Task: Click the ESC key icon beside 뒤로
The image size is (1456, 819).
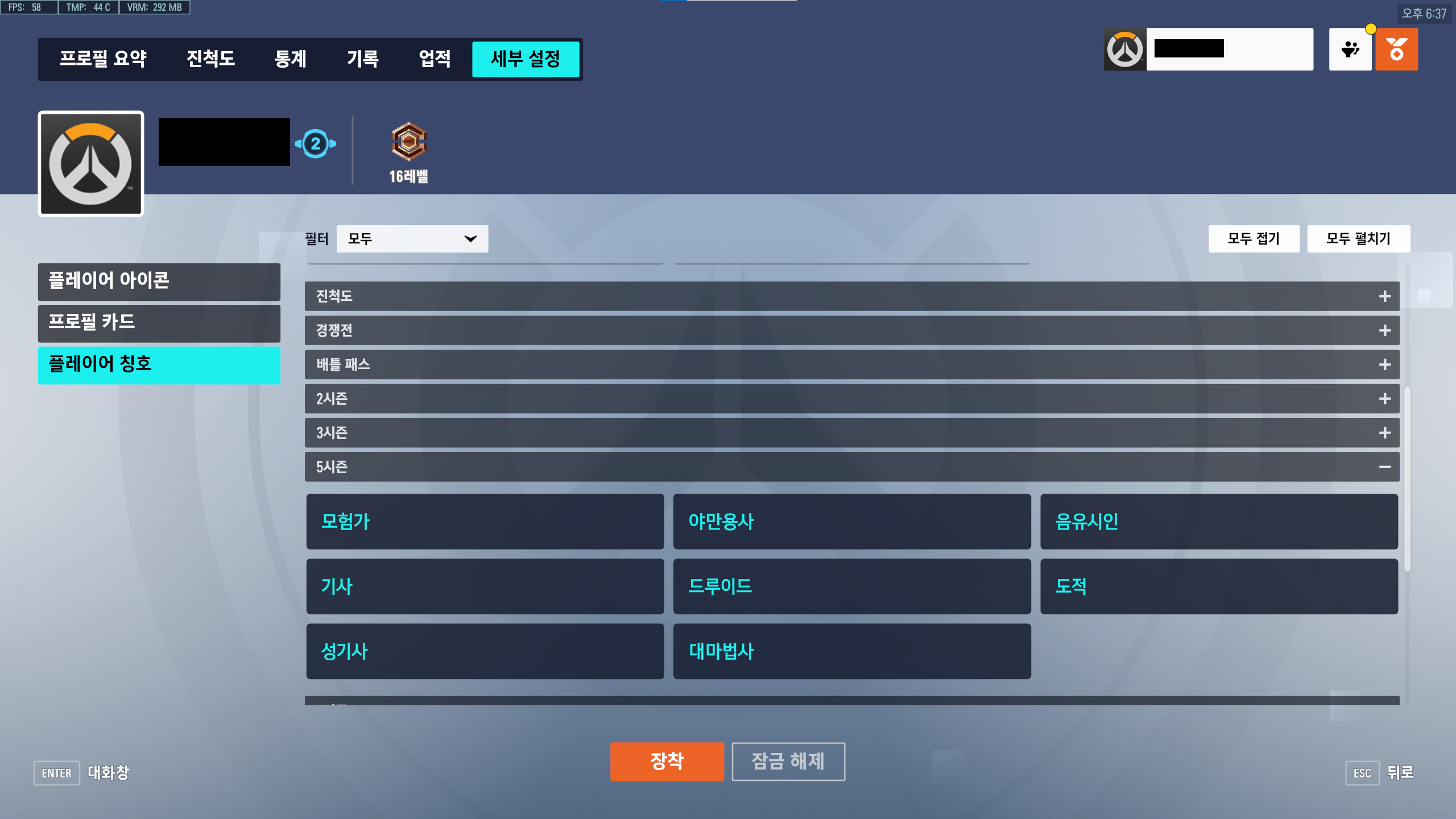Action: (x=1363, y=772)
